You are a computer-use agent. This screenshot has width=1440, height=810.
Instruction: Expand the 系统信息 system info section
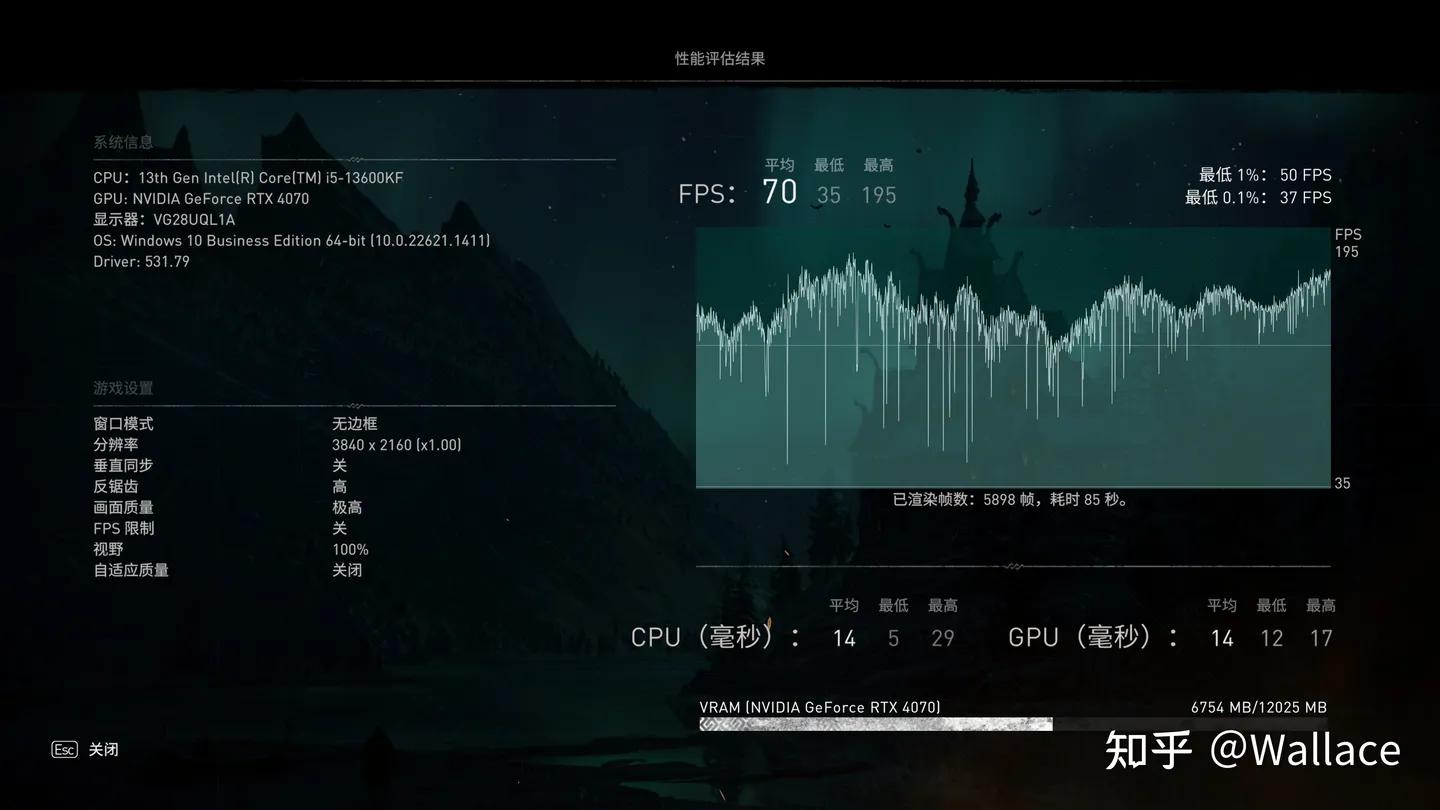coord(122,142)
